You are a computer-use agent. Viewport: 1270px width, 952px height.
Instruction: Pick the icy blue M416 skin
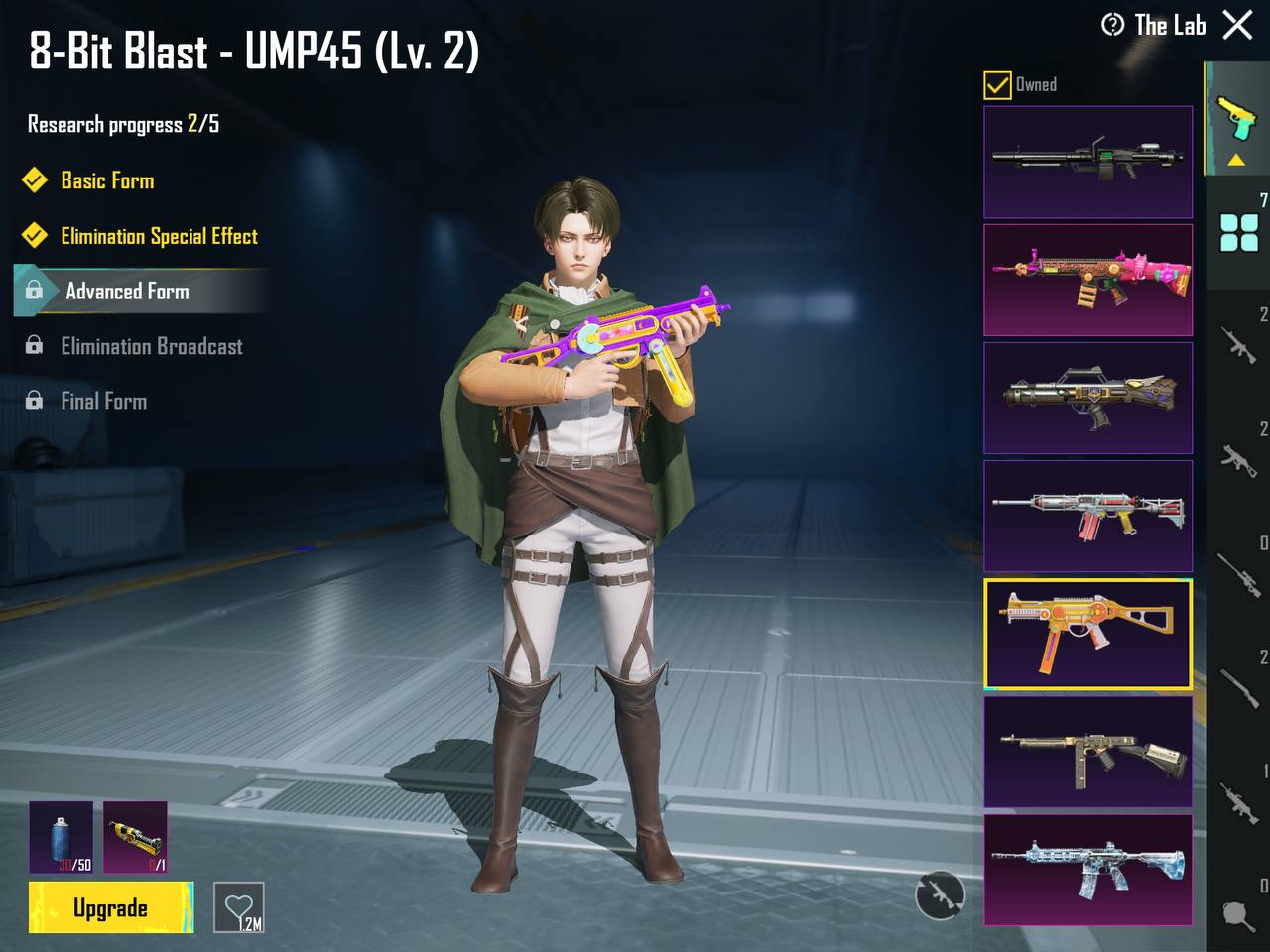tap(1087, 869)
